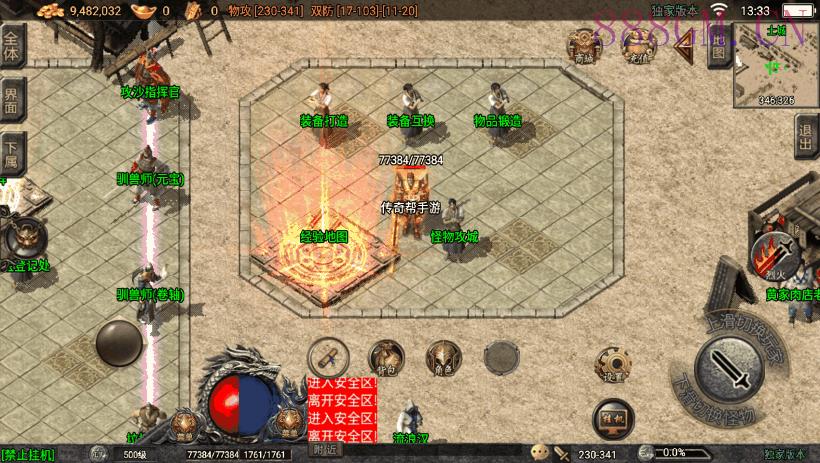Screen dimensions: 820x463
Task: Open the 背包 backpack icon
Action: (x=386, y=357)
